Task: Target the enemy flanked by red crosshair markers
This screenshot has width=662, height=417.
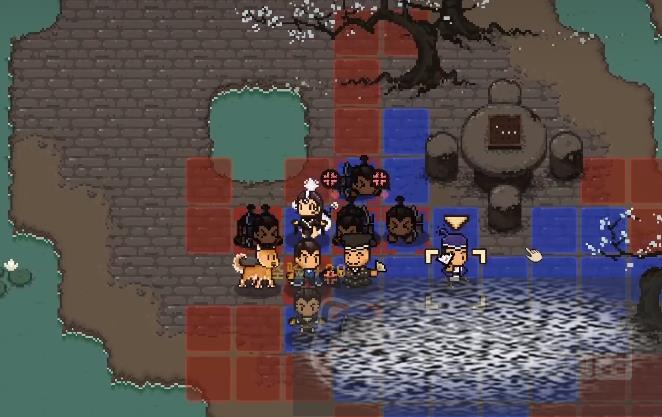Action: 357,180
